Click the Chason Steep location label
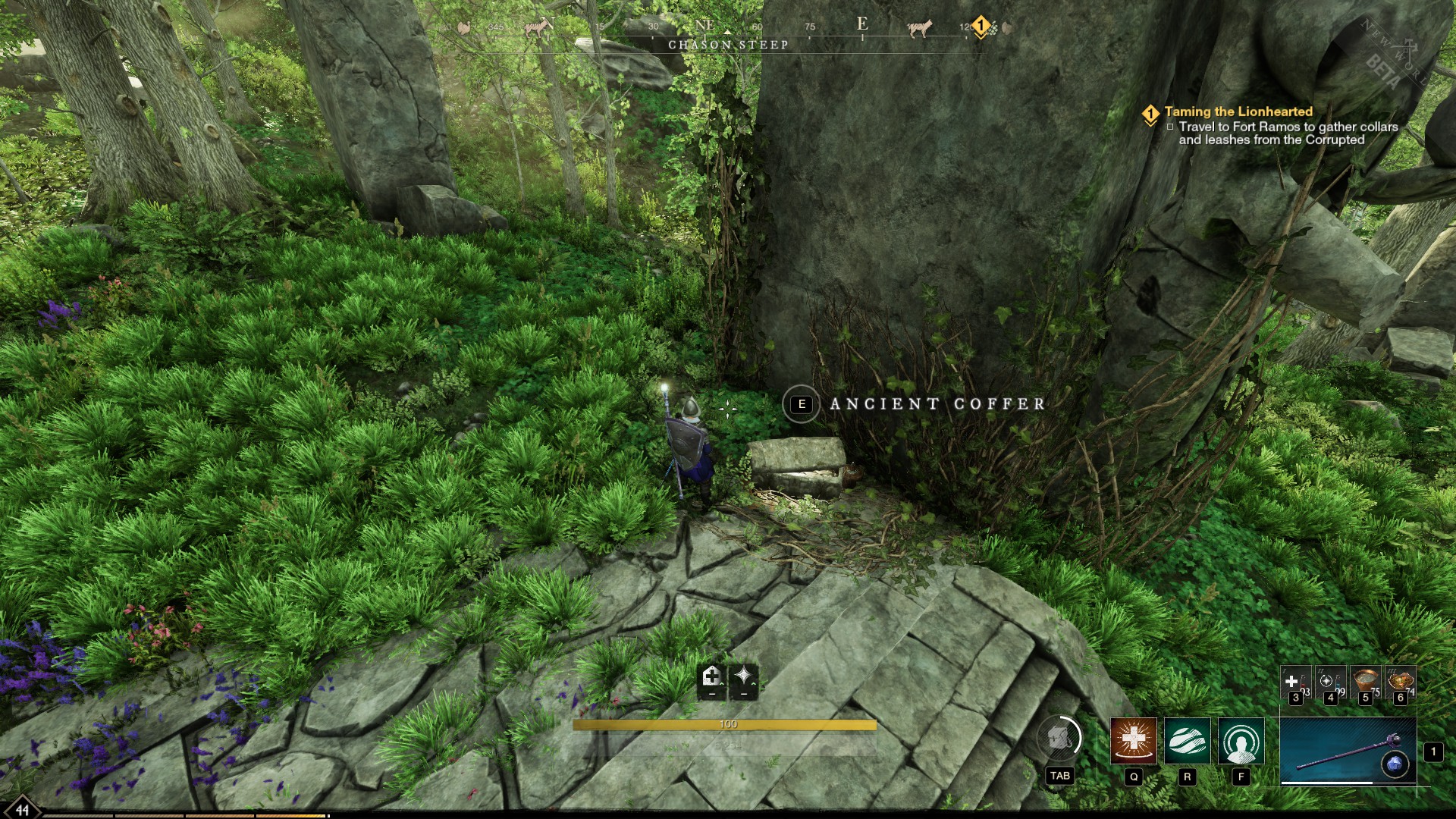 click(730, 44)
